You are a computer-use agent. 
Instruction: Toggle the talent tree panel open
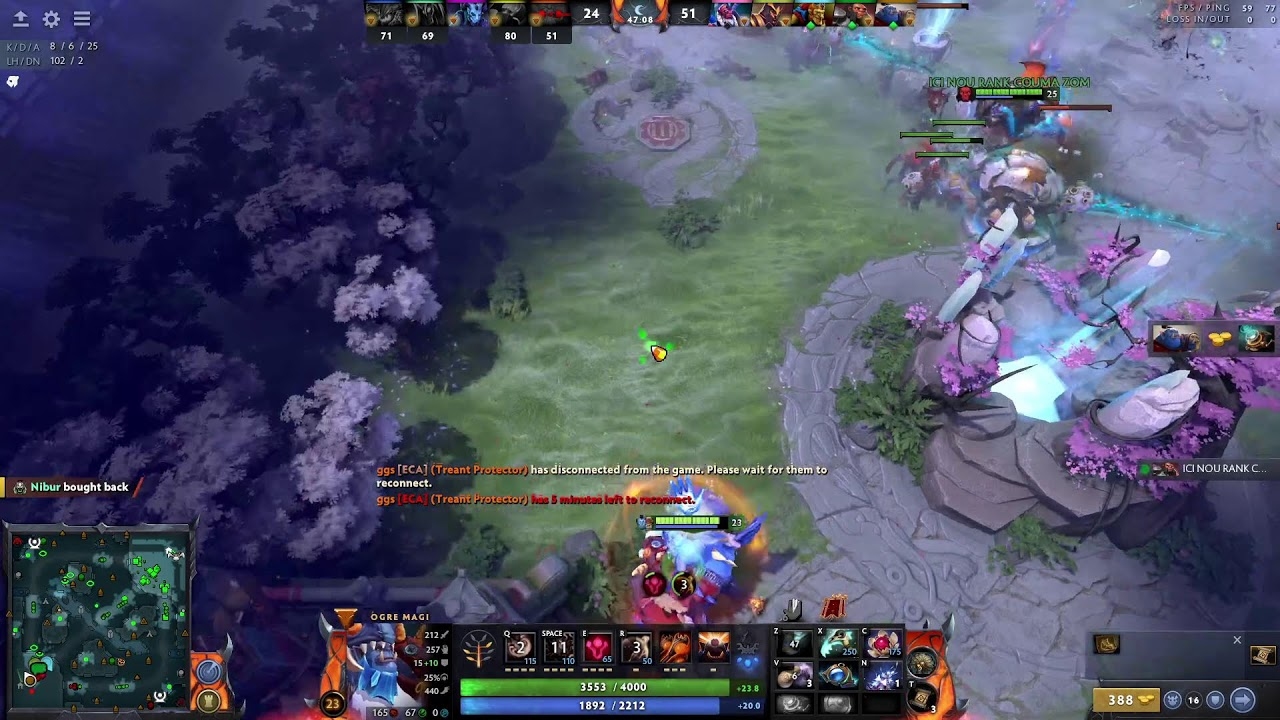click(x=478, y=649)
